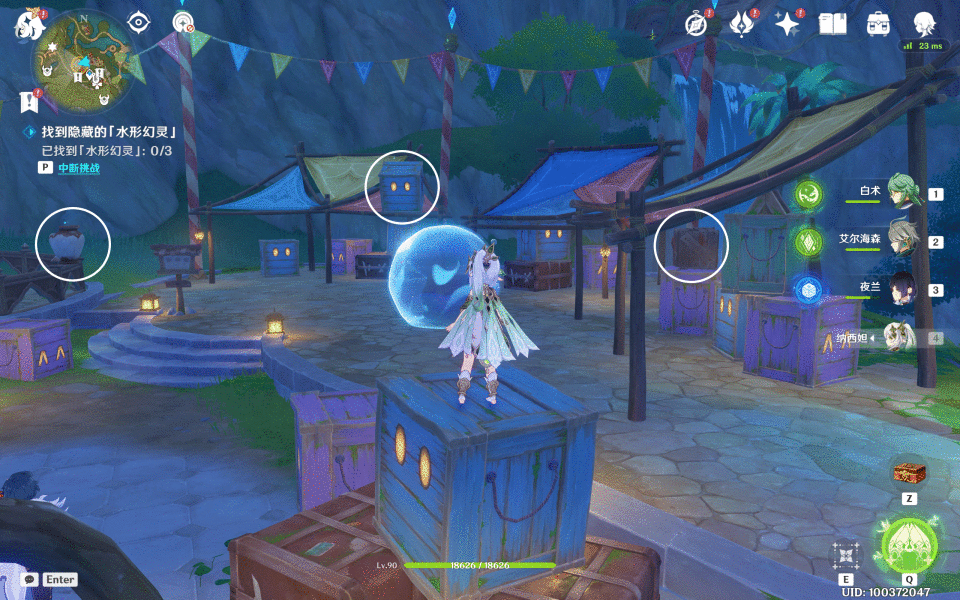The width and height of the screenshot is (960, 600).
Task: Open the compass events icon
Action: 696,24
